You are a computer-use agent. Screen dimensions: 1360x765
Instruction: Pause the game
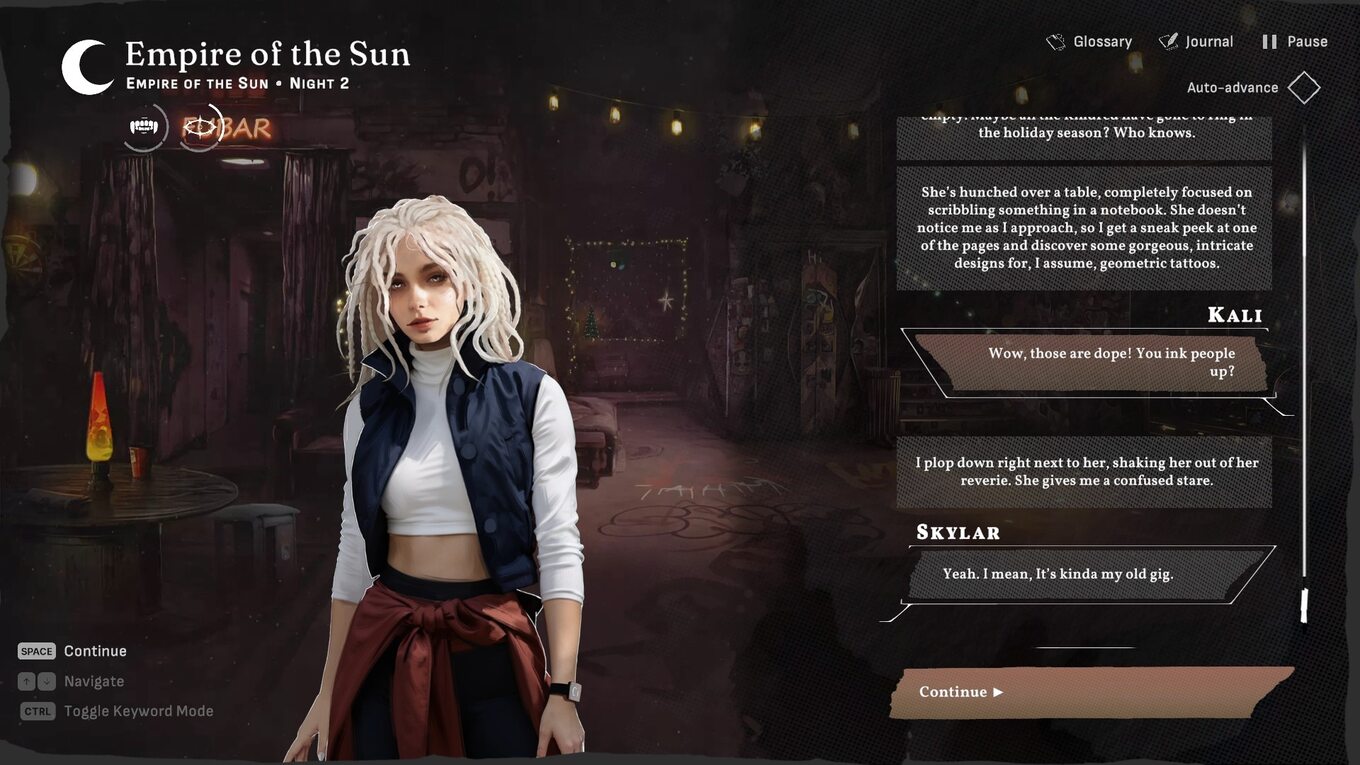[1295, 42]
